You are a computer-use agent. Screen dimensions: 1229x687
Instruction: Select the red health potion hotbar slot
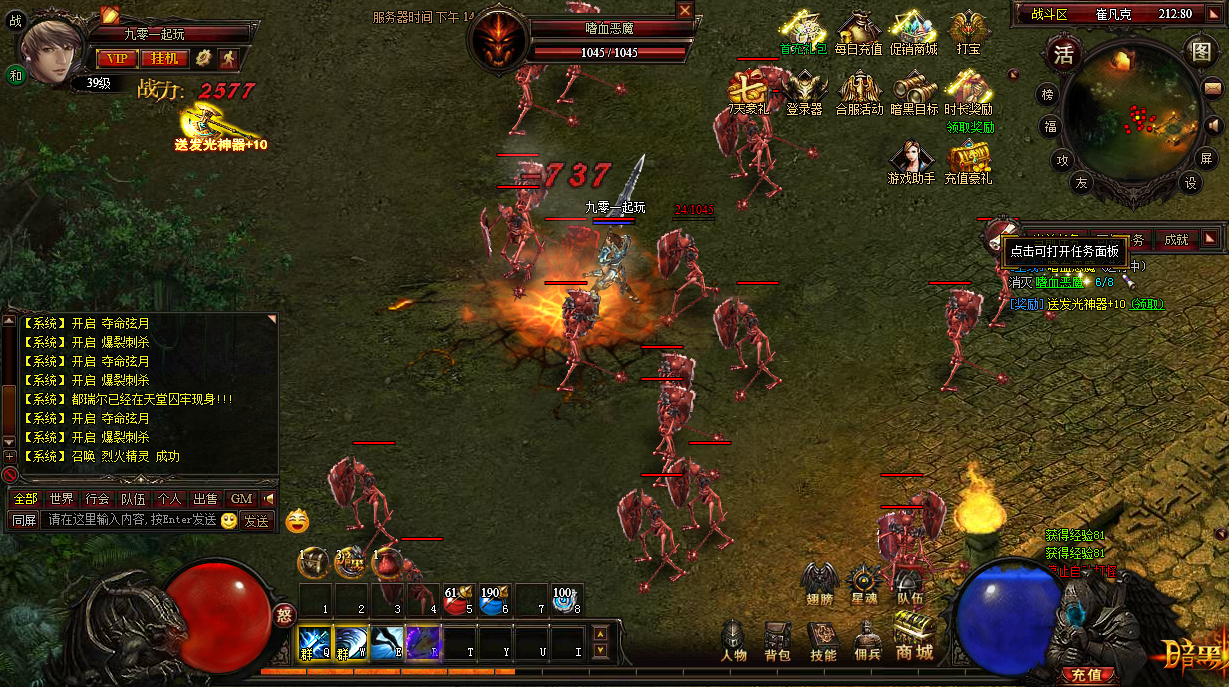458,601
